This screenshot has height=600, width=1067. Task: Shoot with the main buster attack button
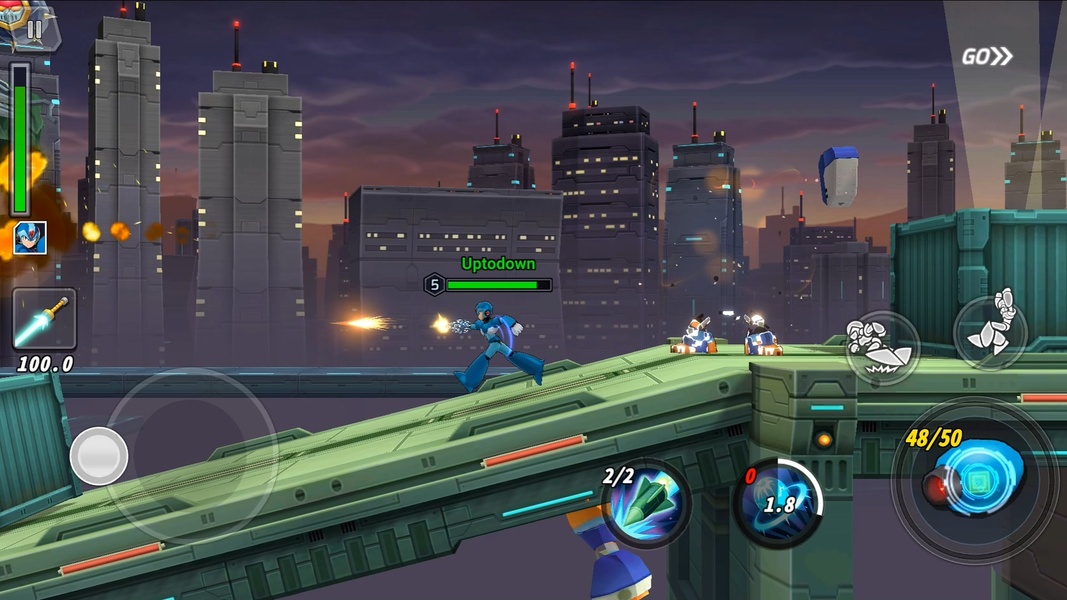[x=975, y=480]
